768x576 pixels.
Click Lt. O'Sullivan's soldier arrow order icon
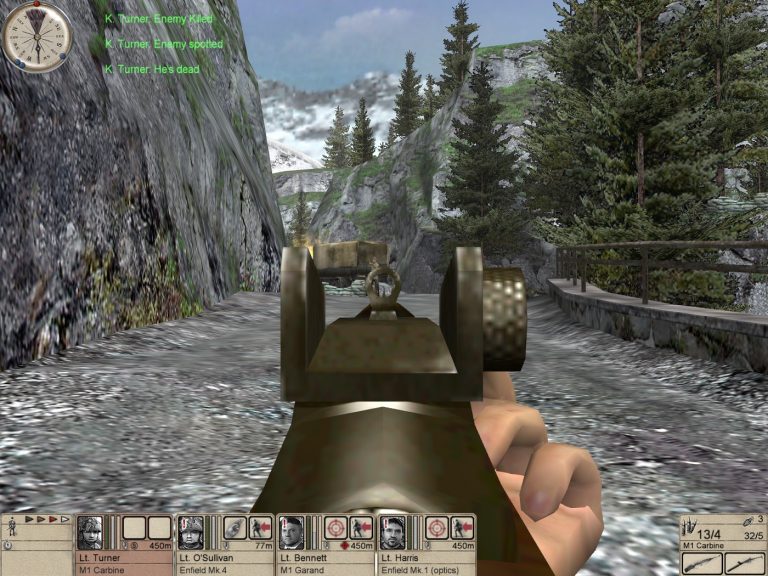click(x=260, y=527)
